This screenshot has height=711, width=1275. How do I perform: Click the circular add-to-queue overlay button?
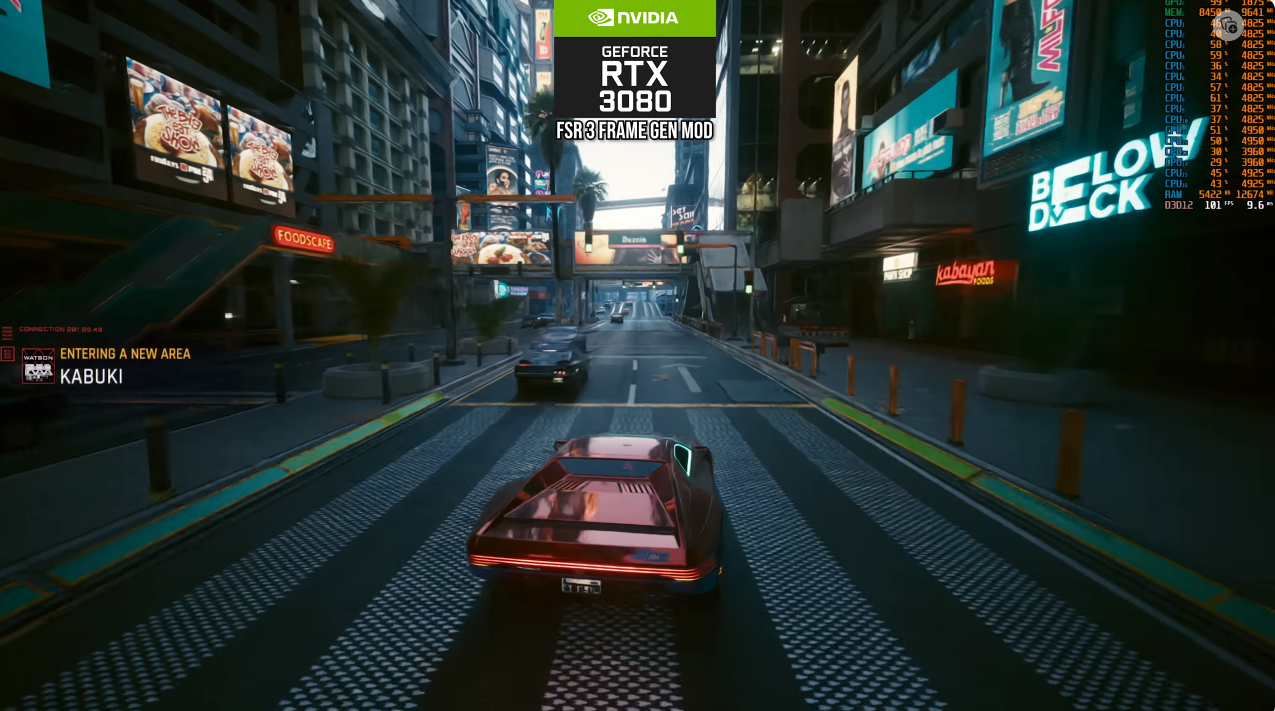pyautogui.click(x=1229, y=26)
